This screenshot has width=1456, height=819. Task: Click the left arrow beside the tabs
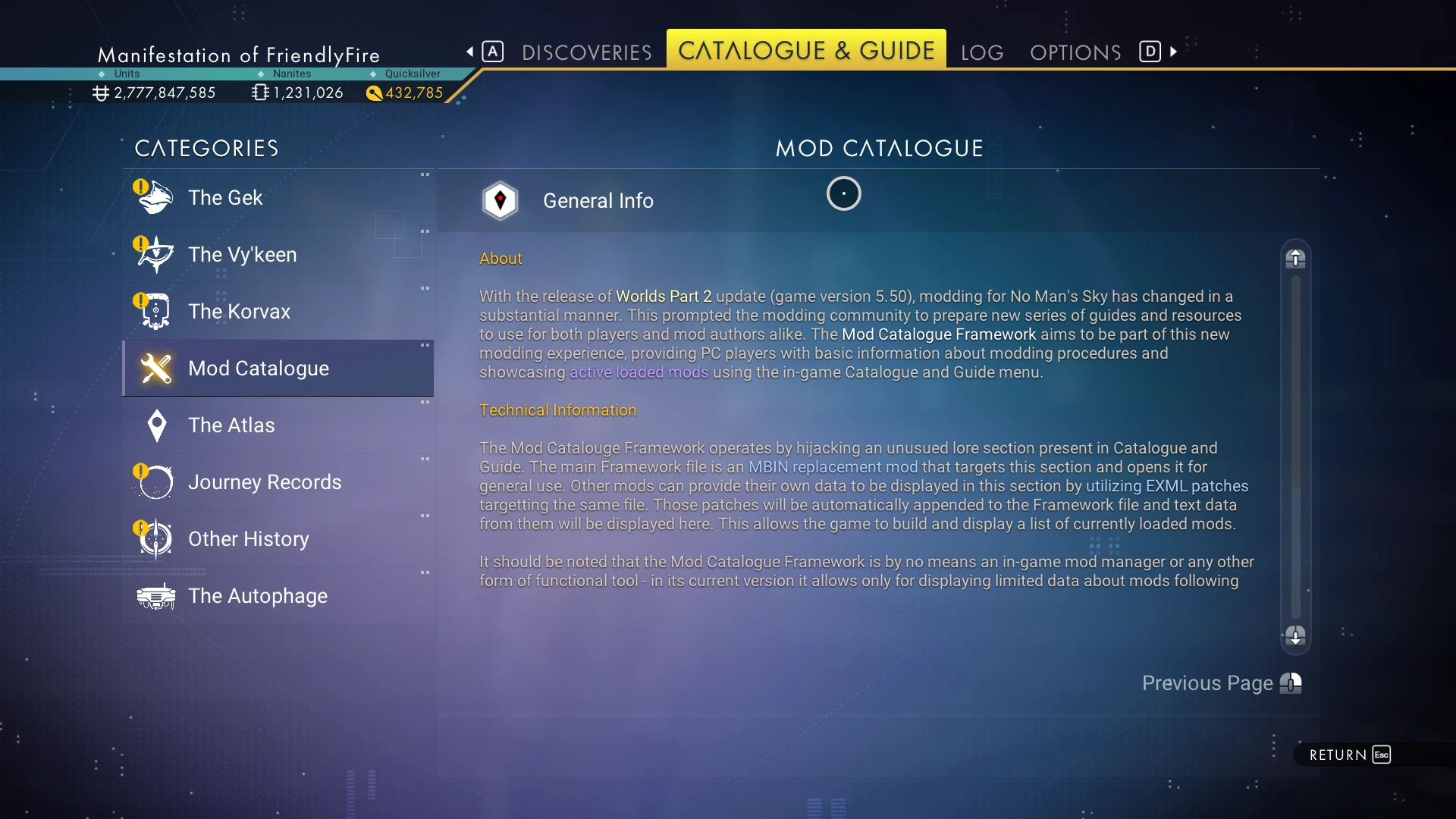[x=470, y=52]
